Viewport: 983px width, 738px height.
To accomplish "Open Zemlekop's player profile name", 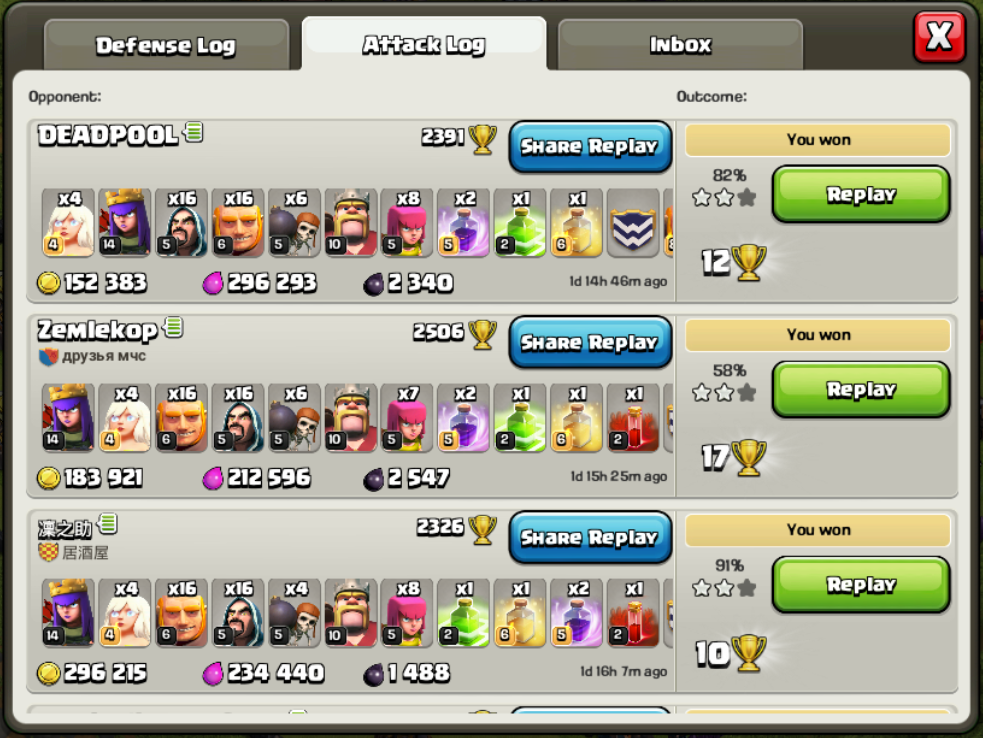I will pos(97,330).
